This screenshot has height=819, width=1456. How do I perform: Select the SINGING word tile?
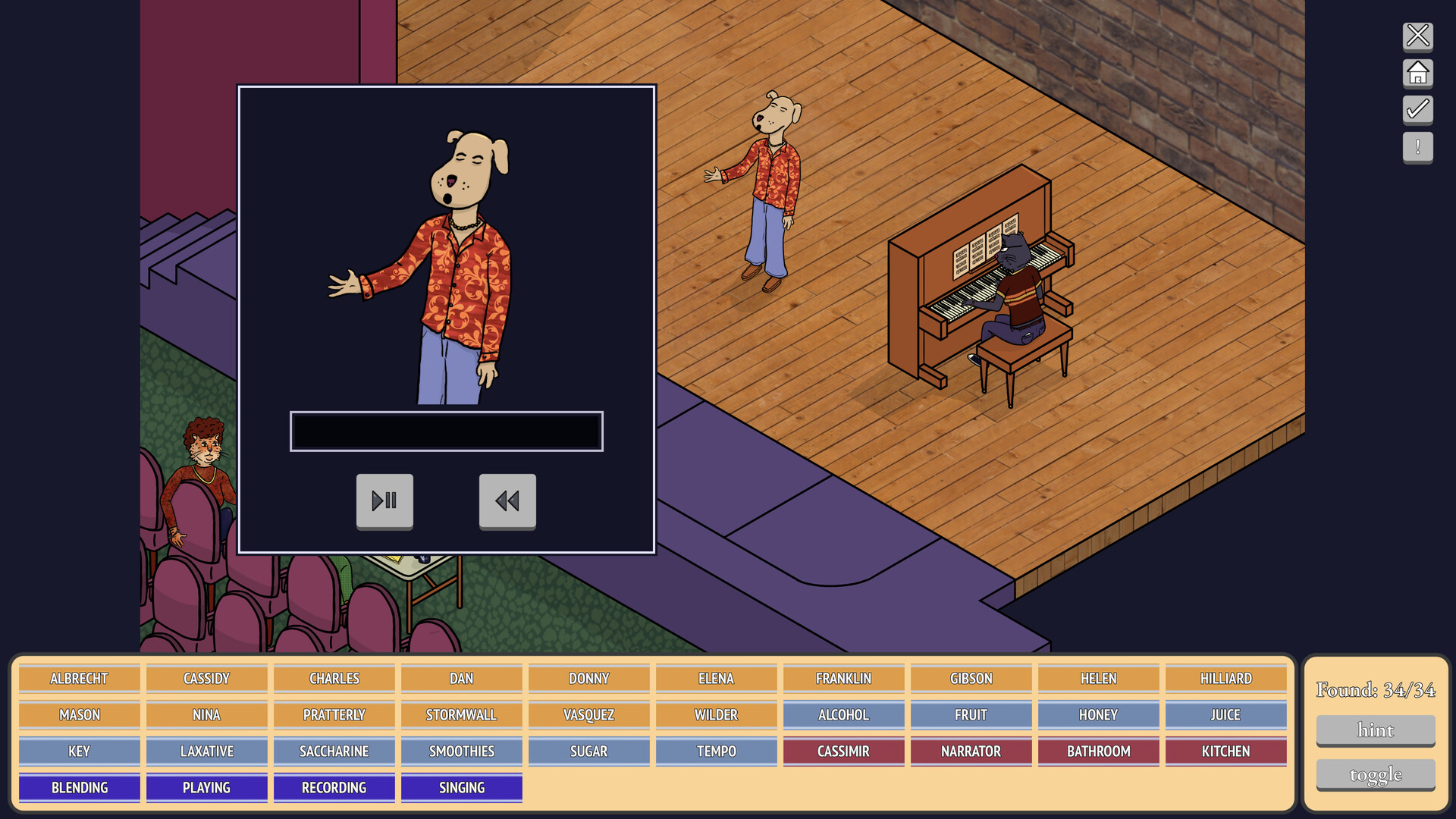pos(460,787)
